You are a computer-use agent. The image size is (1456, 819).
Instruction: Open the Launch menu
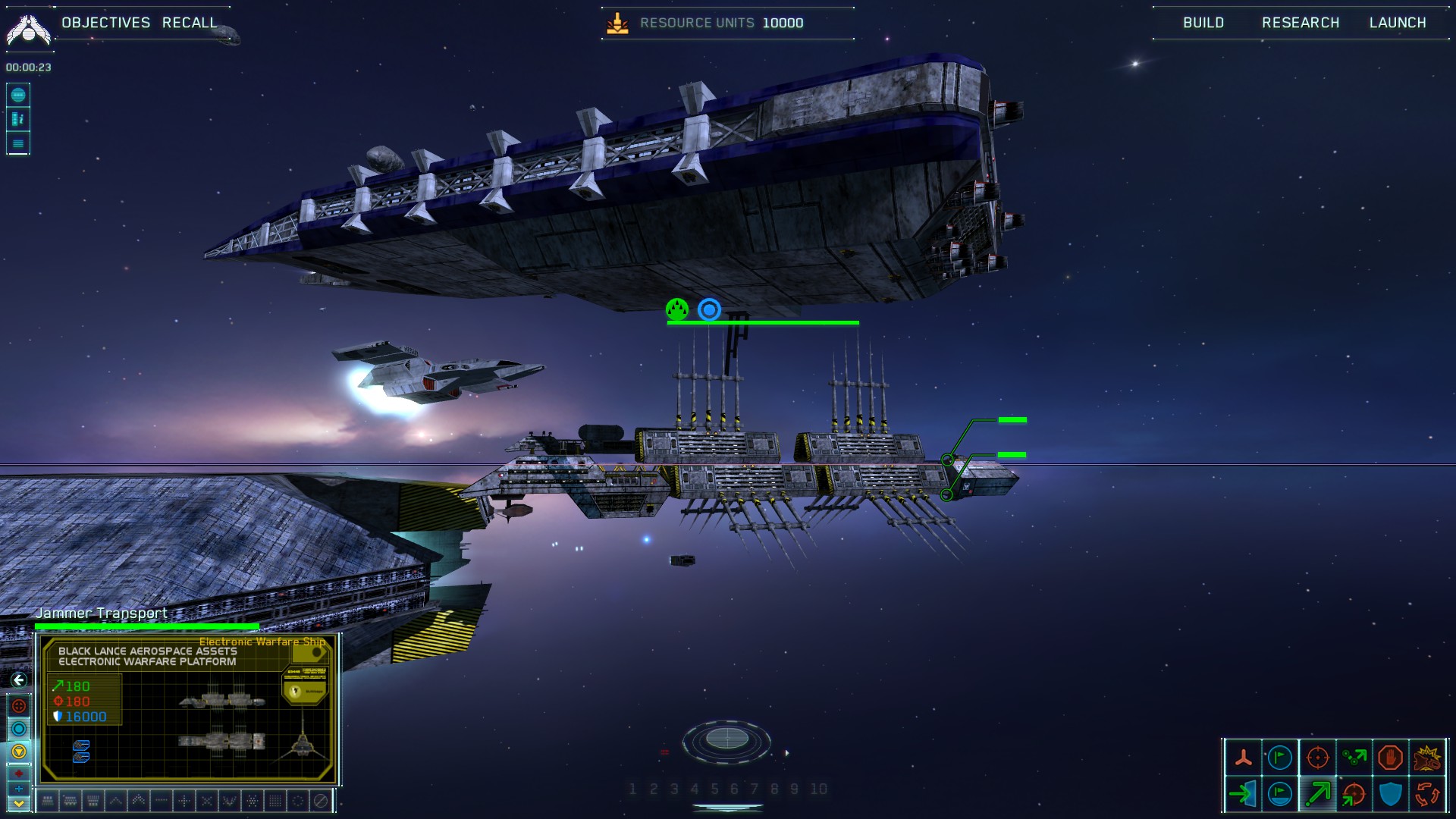[x=1398, y=23]
